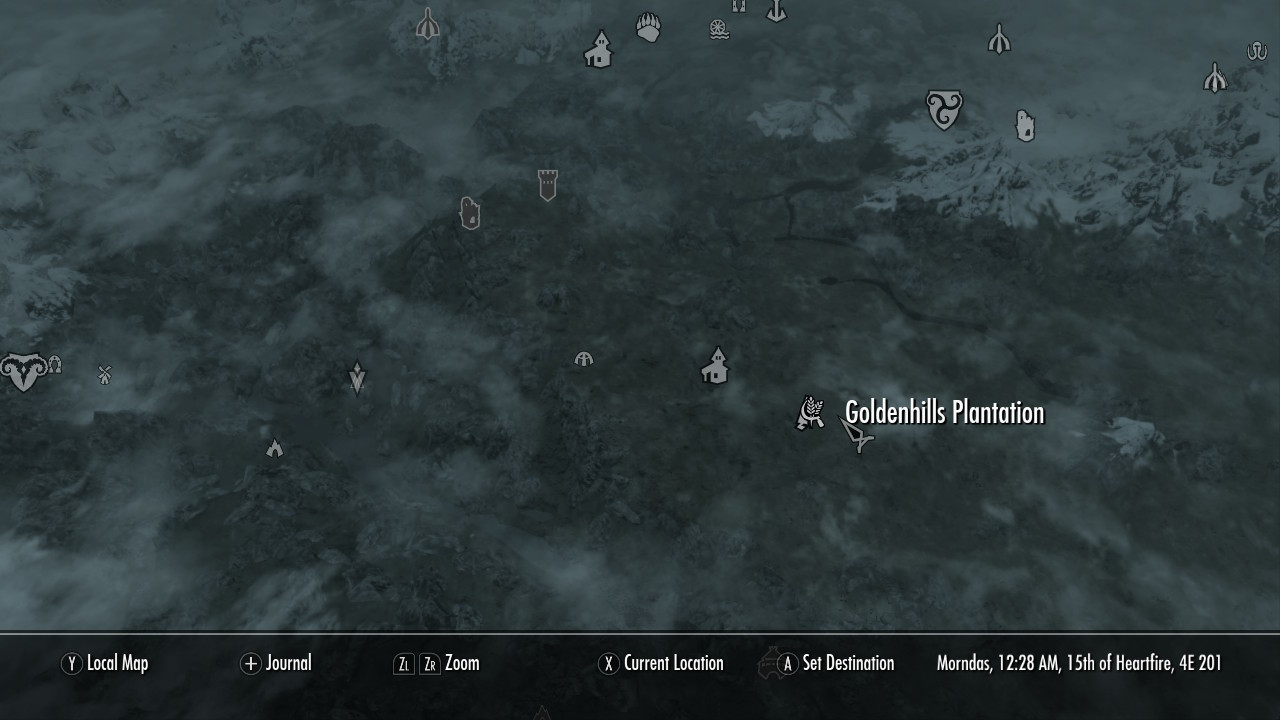Click the pointed standing-stone marker center-left

[x=357, y=377]
